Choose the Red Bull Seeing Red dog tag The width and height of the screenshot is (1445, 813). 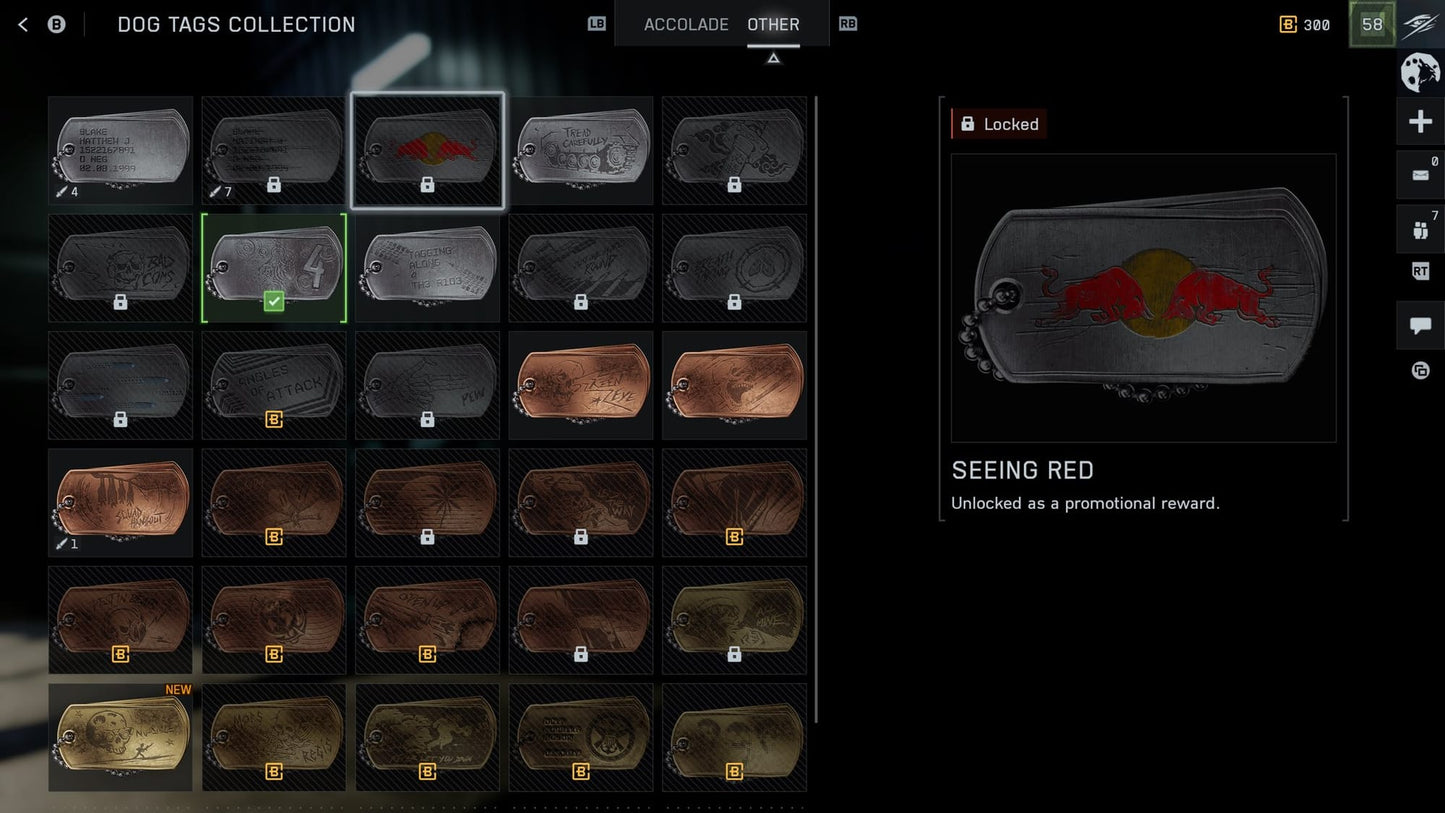[427, 150]
